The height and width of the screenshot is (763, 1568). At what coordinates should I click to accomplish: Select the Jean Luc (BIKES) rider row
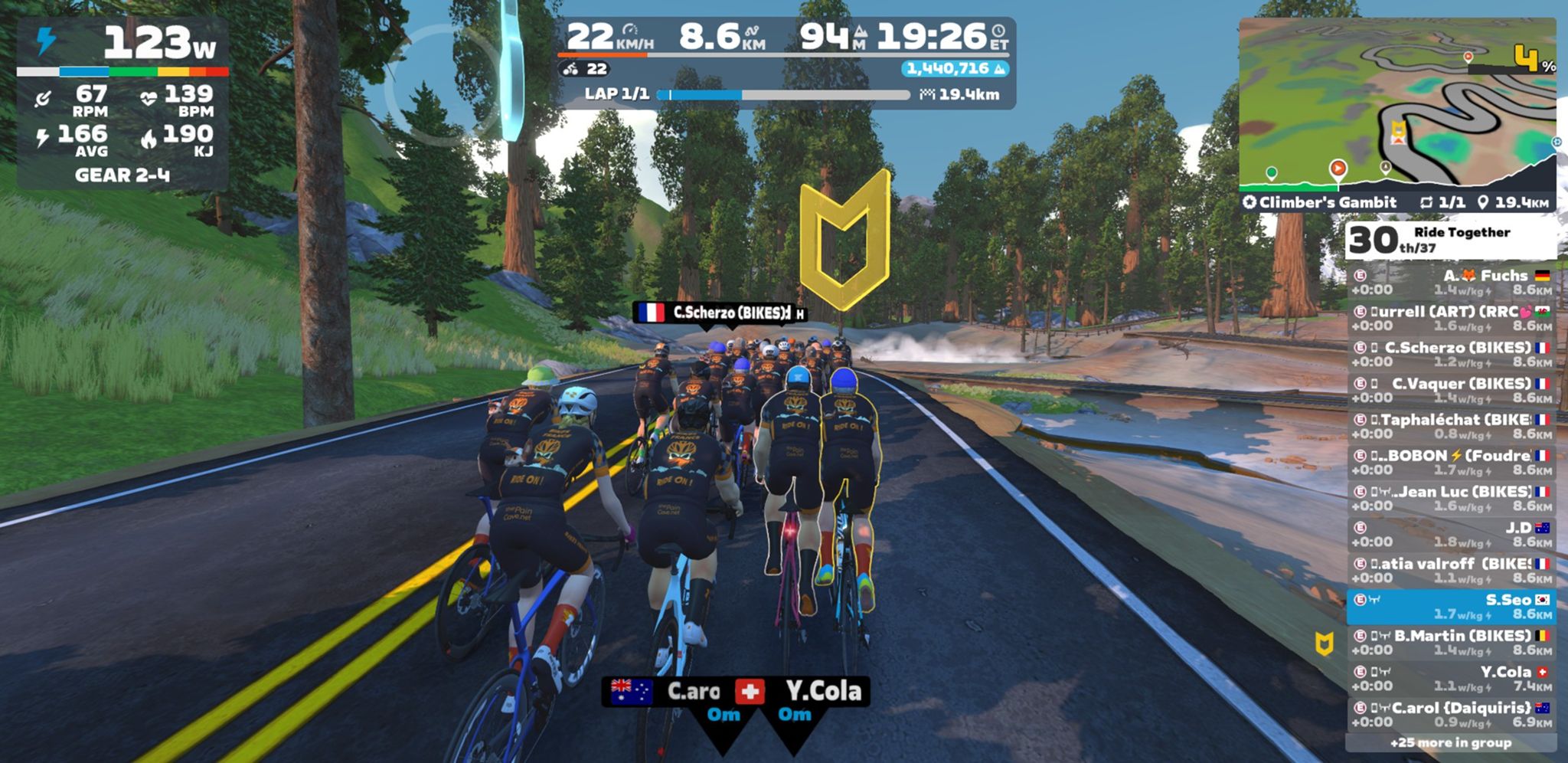pyautogui.click(x=1451, y=498)
